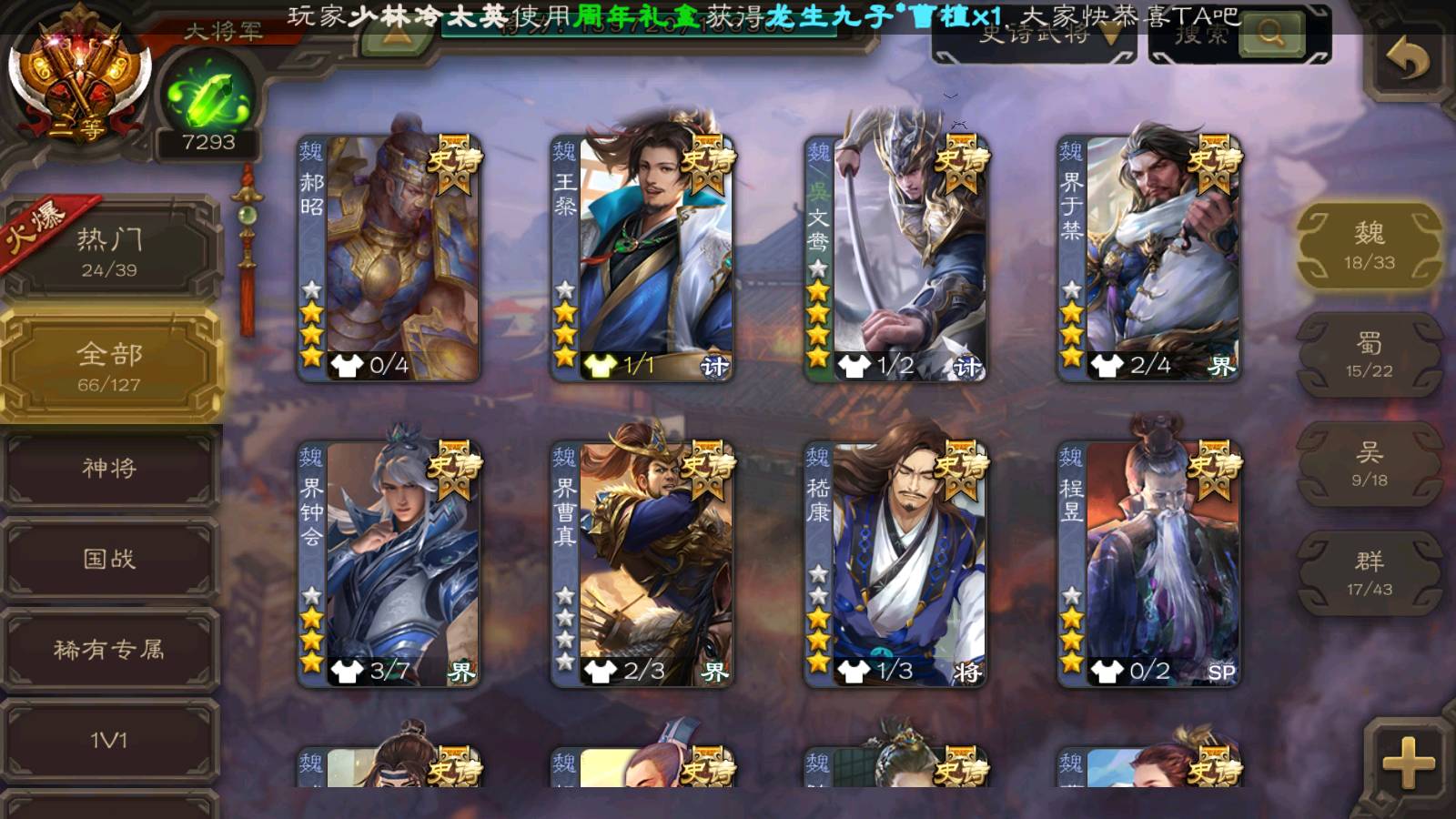View the 界曹真 general card

coord(642,564)
